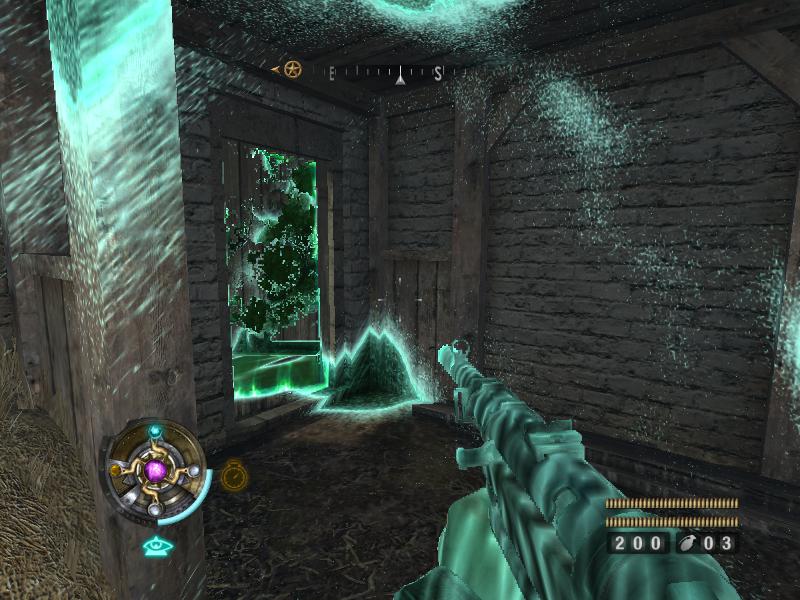Click the compass heading strip
800x600 pixels.
click(x=385, y=72)
